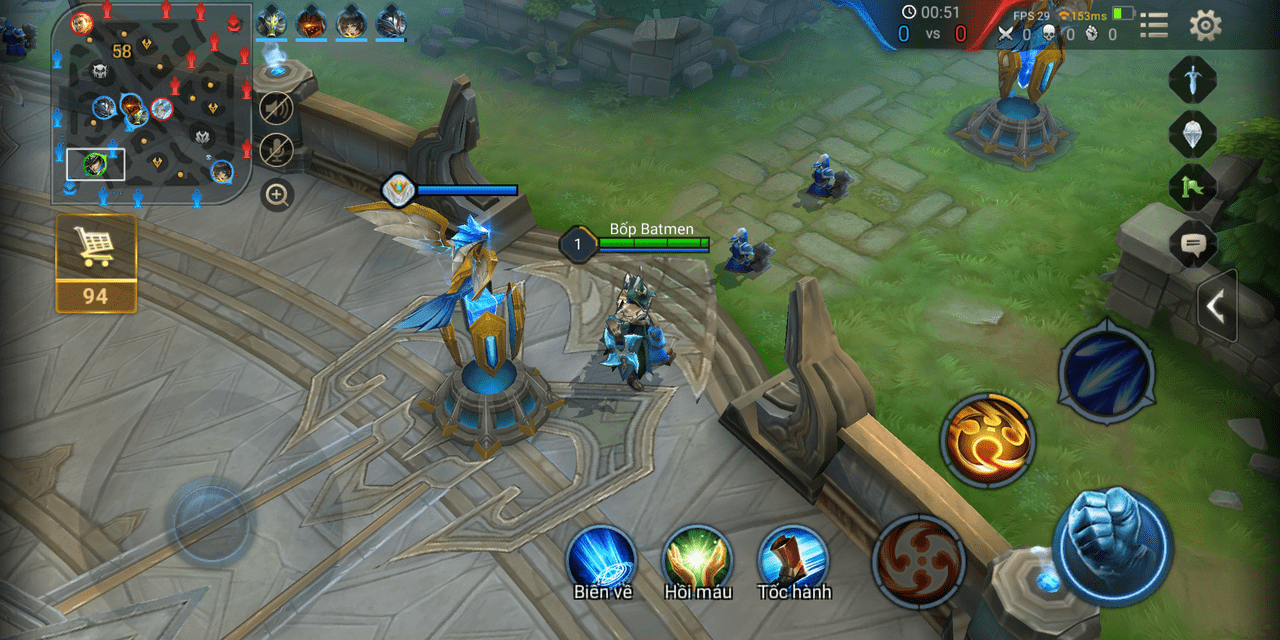1280x640 pixels.
Task: Tap the blue fist basic attack button
Action: coord(1112,546)
